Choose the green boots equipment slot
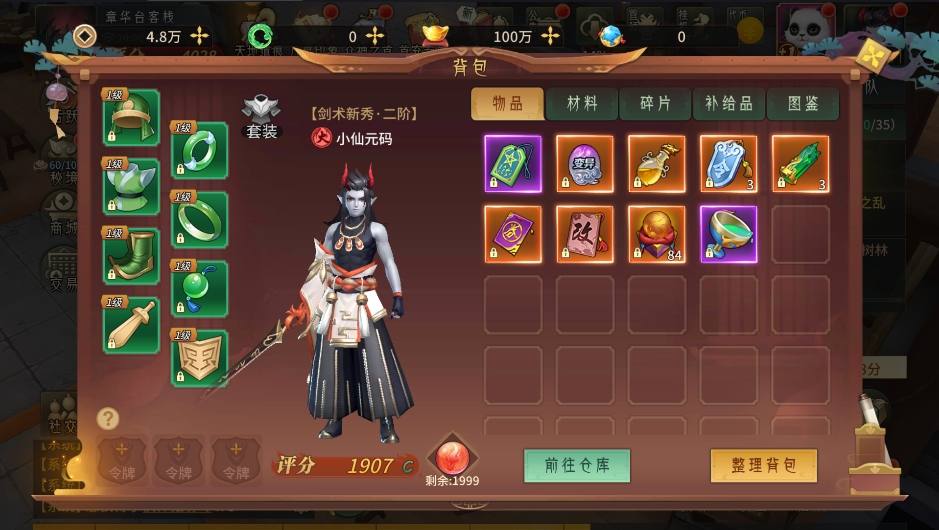939x530 pixels. click(131, 256)
